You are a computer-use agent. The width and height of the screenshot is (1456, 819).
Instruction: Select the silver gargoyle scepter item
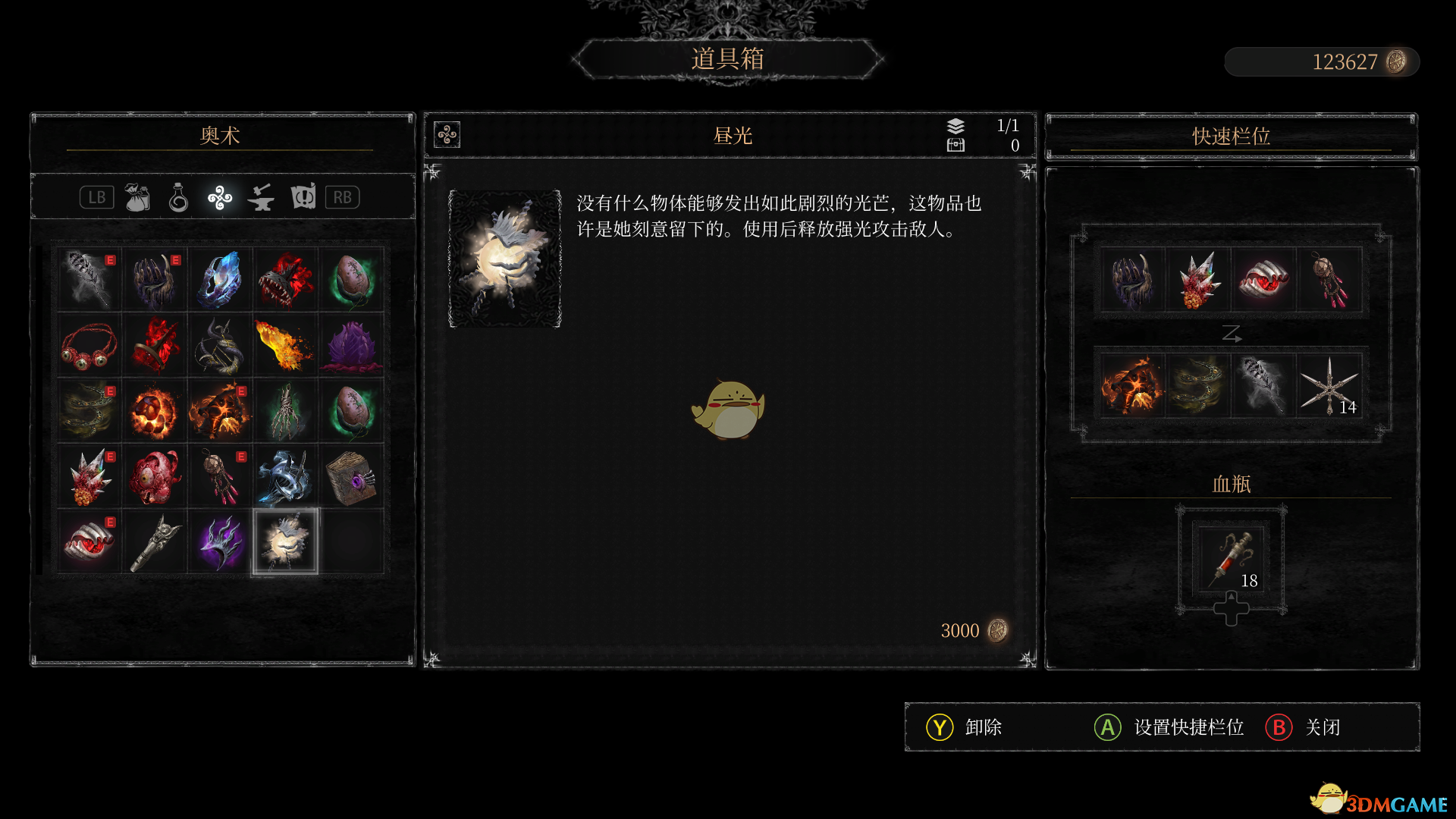(x=155, y=541)
